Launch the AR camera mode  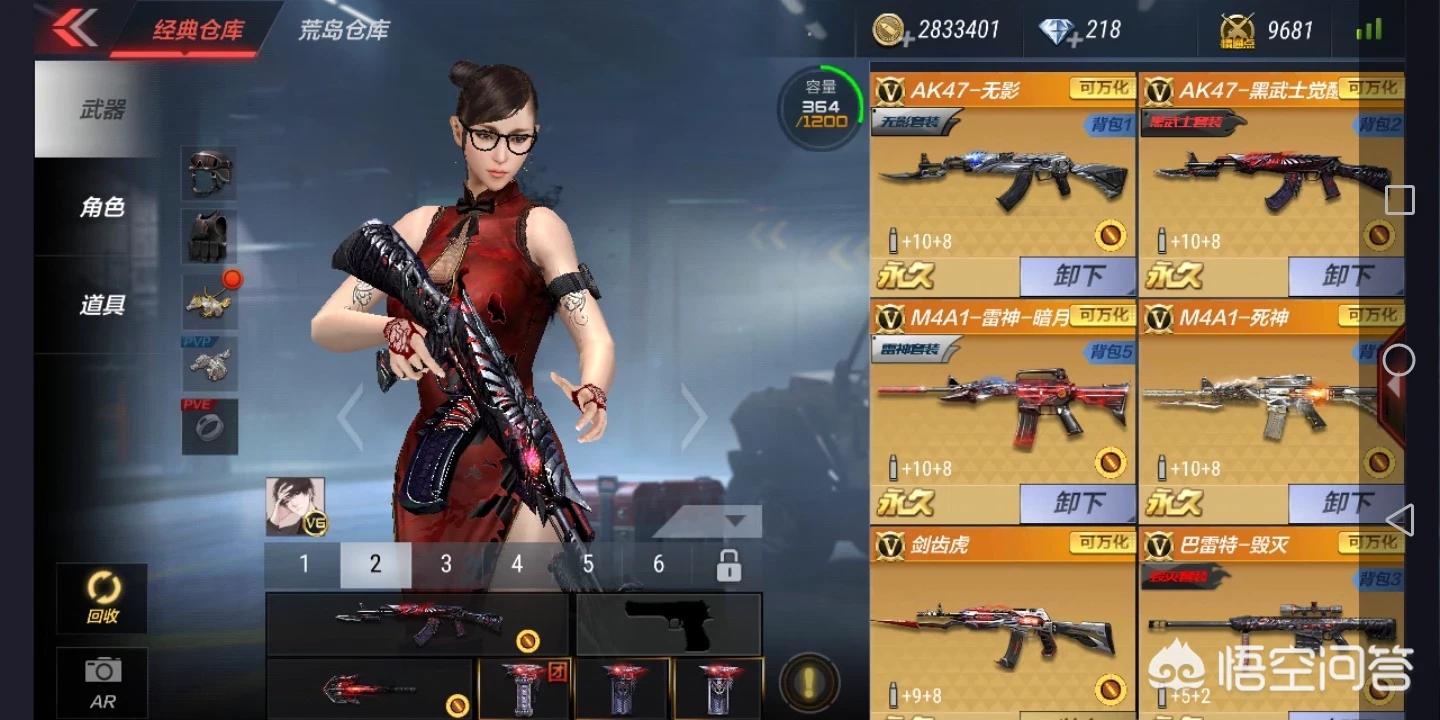102,682
